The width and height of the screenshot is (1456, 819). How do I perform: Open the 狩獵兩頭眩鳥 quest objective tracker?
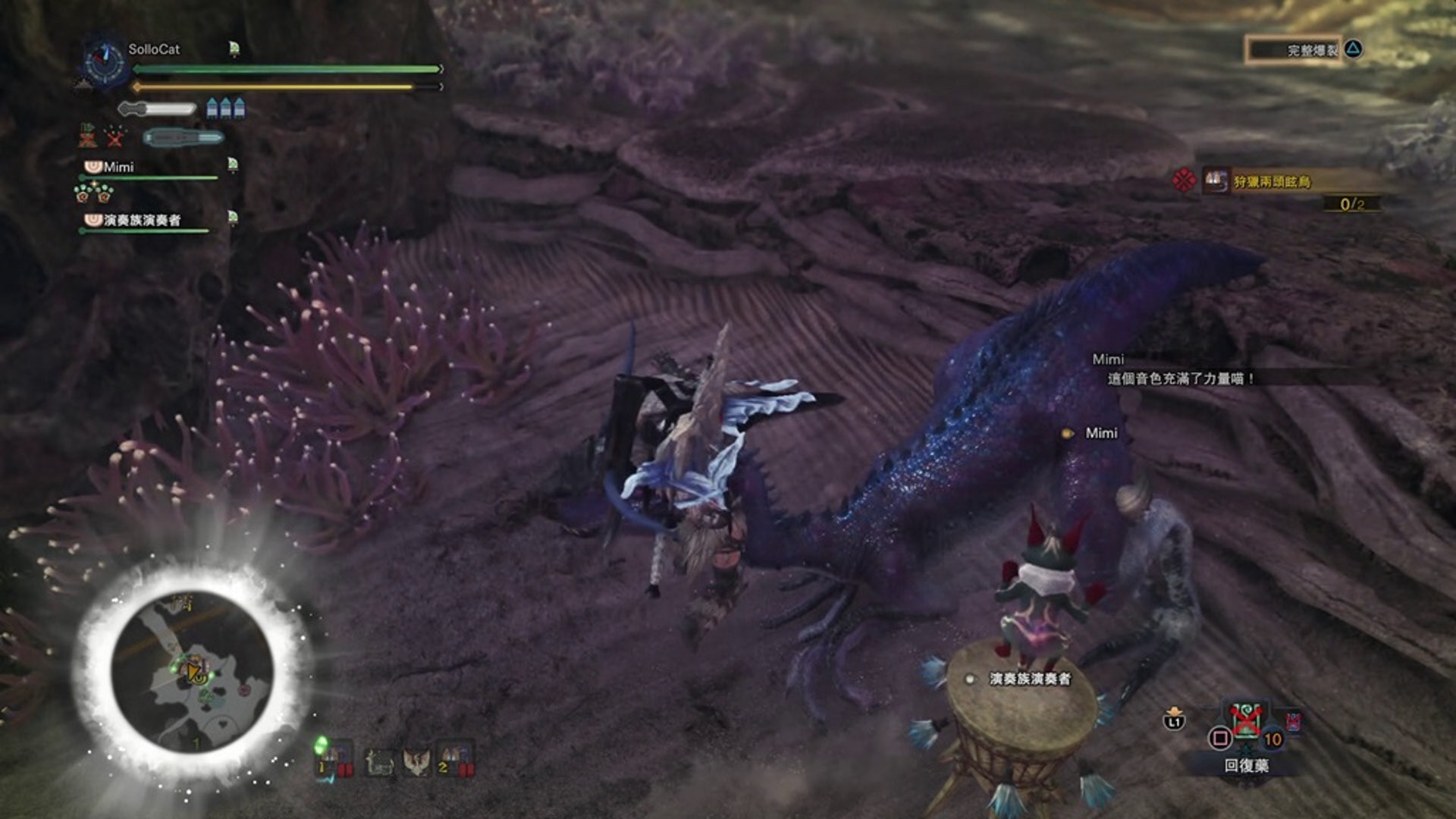coord(1271,182)
